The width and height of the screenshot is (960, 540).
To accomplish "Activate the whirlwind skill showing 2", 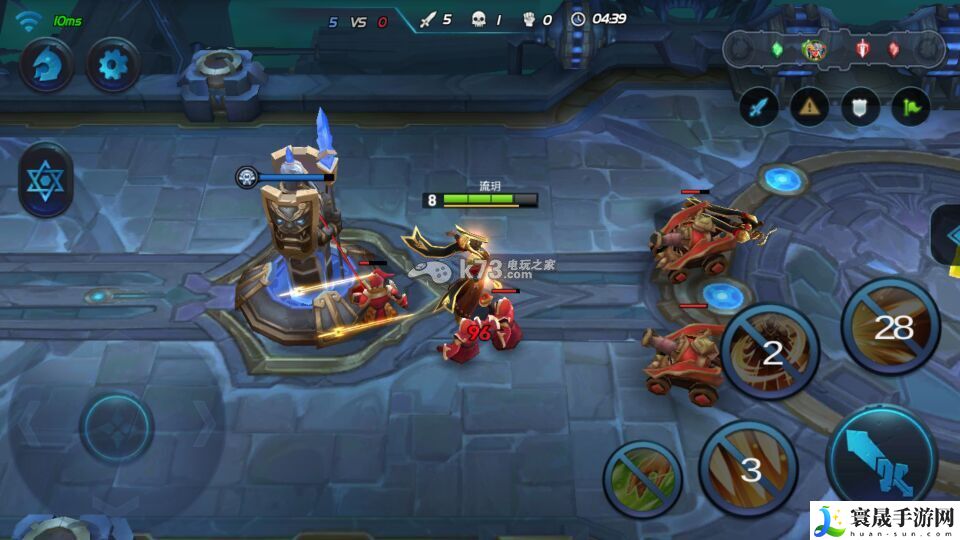I will pos(771,351).
